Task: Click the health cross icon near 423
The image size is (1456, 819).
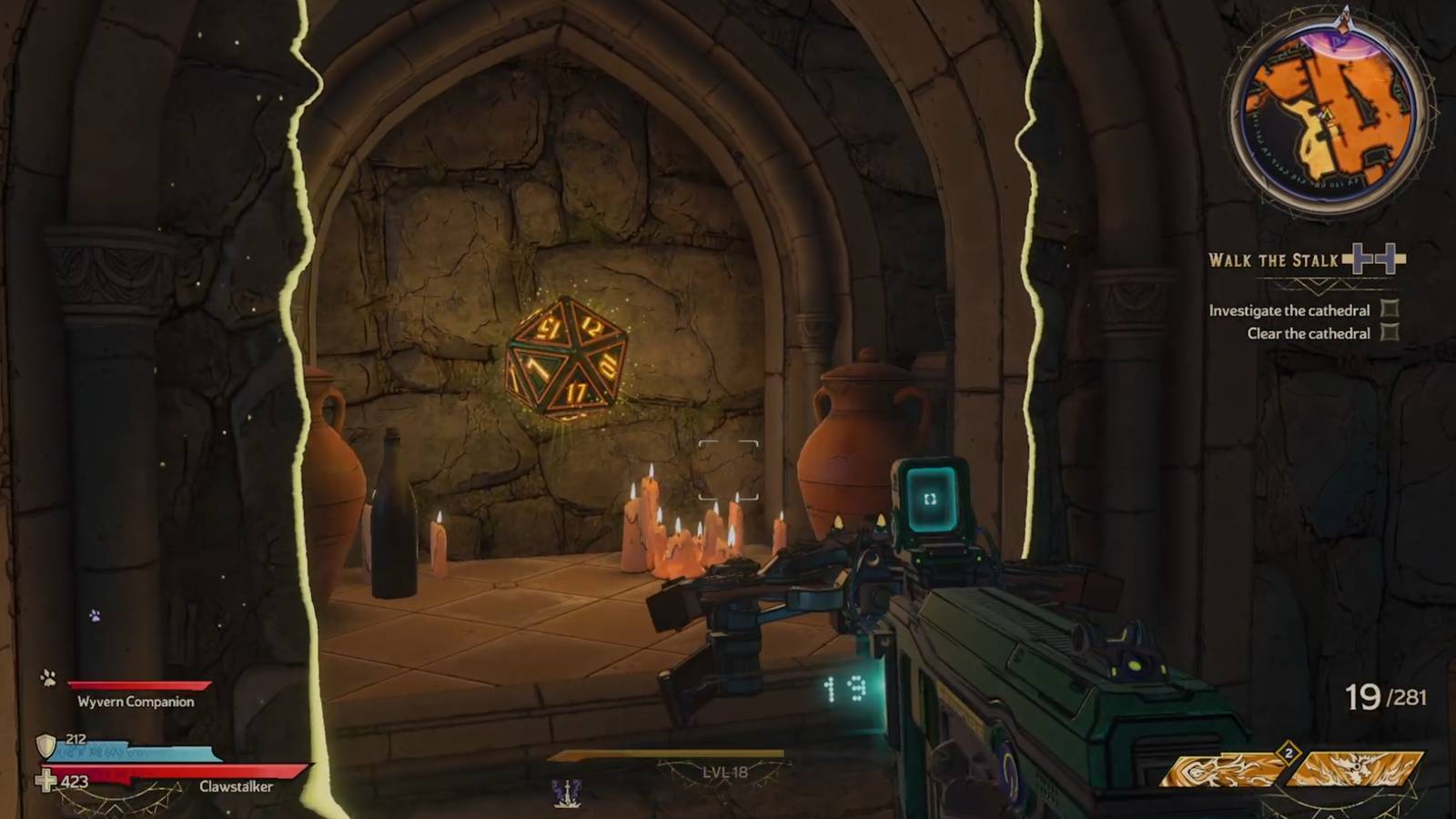Action: coord(45,778)
